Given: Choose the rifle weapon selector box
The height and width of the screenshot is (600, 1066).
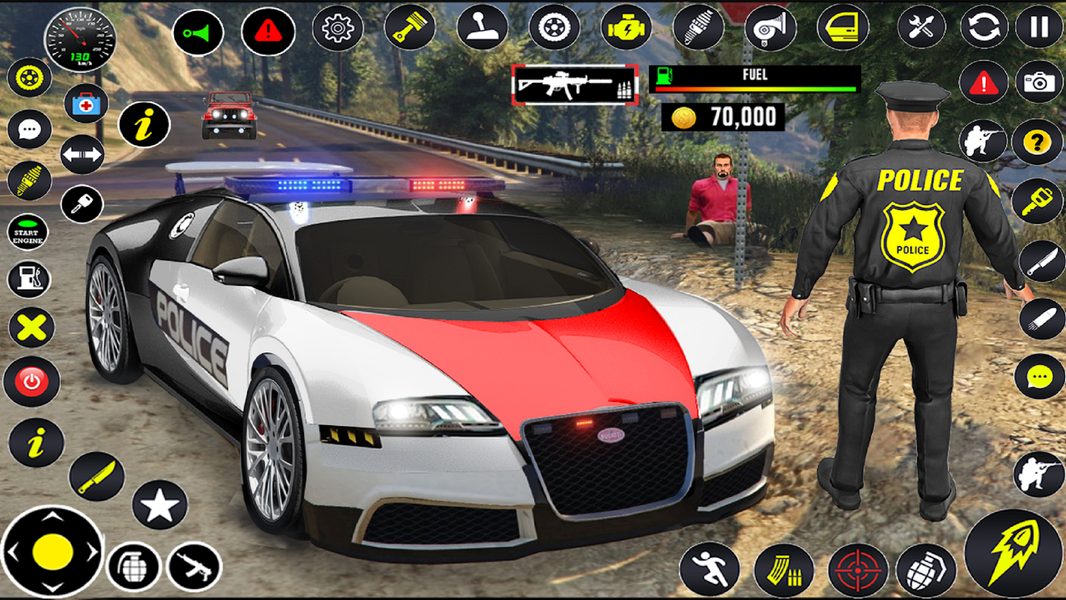Looking at the screenshot, I should (x=575, y=86).
